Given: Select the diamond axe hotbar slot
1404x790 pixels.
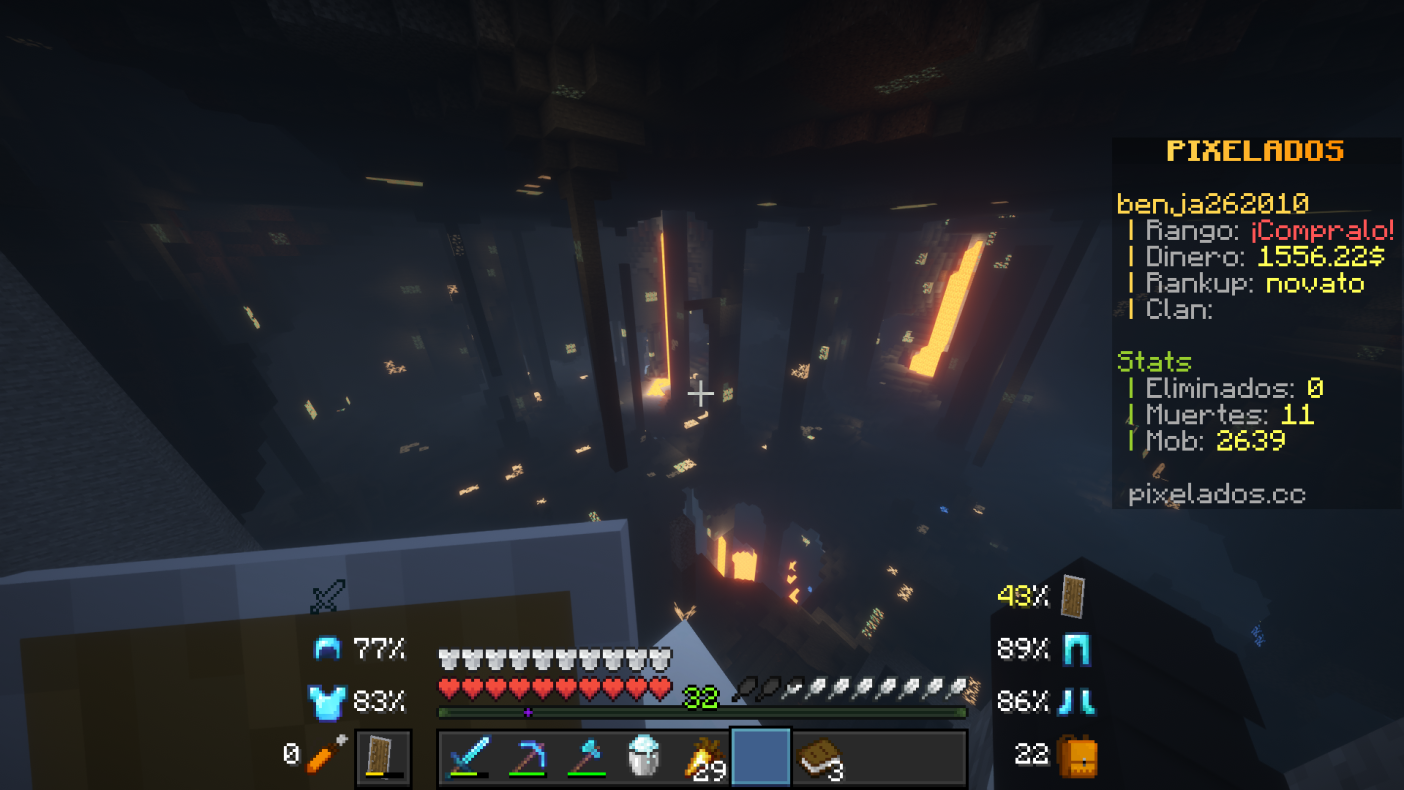Looking at the screenshot, I should tap(586, 758).
